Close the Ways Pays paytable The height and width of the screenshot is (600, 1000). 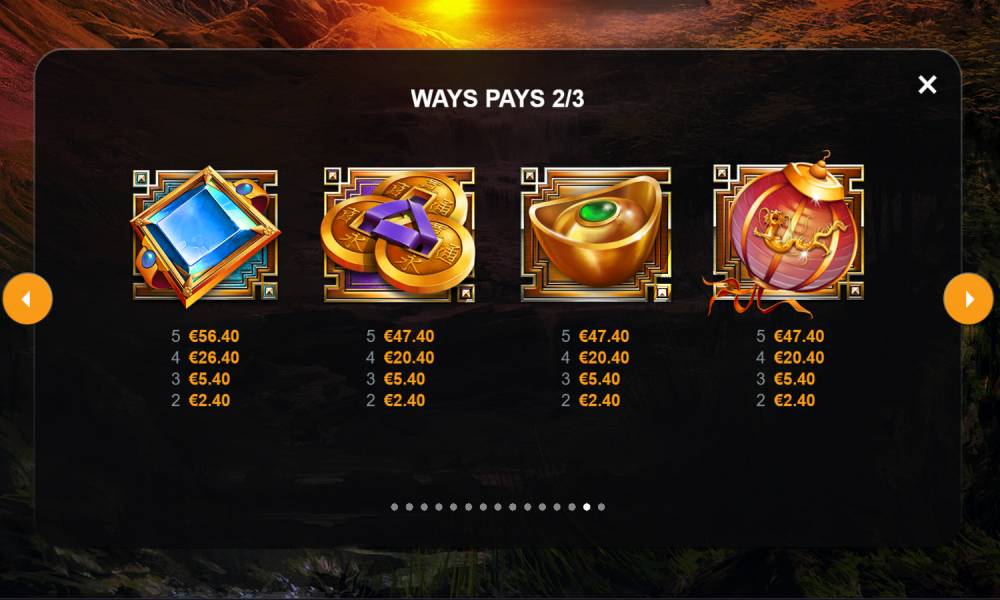click(x=927, y=85)
